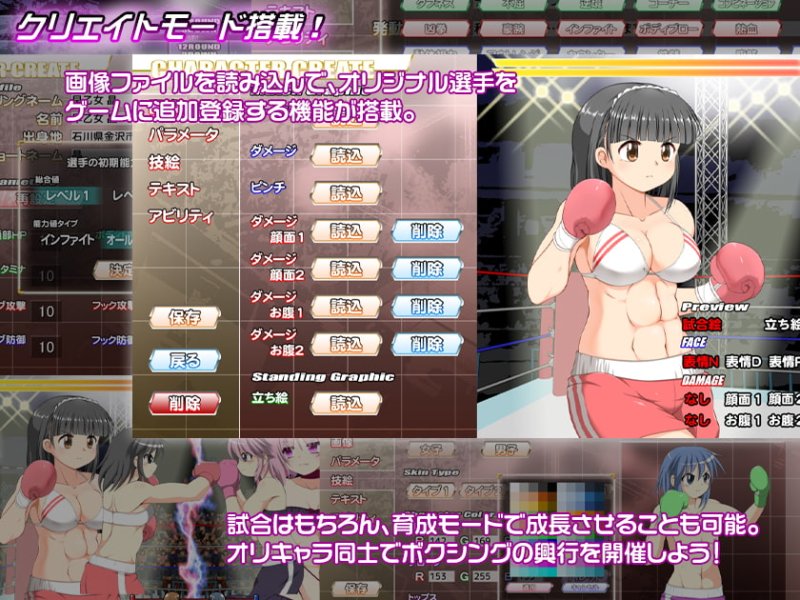Delete the ダメージお腹2 image

pos(426,344)
